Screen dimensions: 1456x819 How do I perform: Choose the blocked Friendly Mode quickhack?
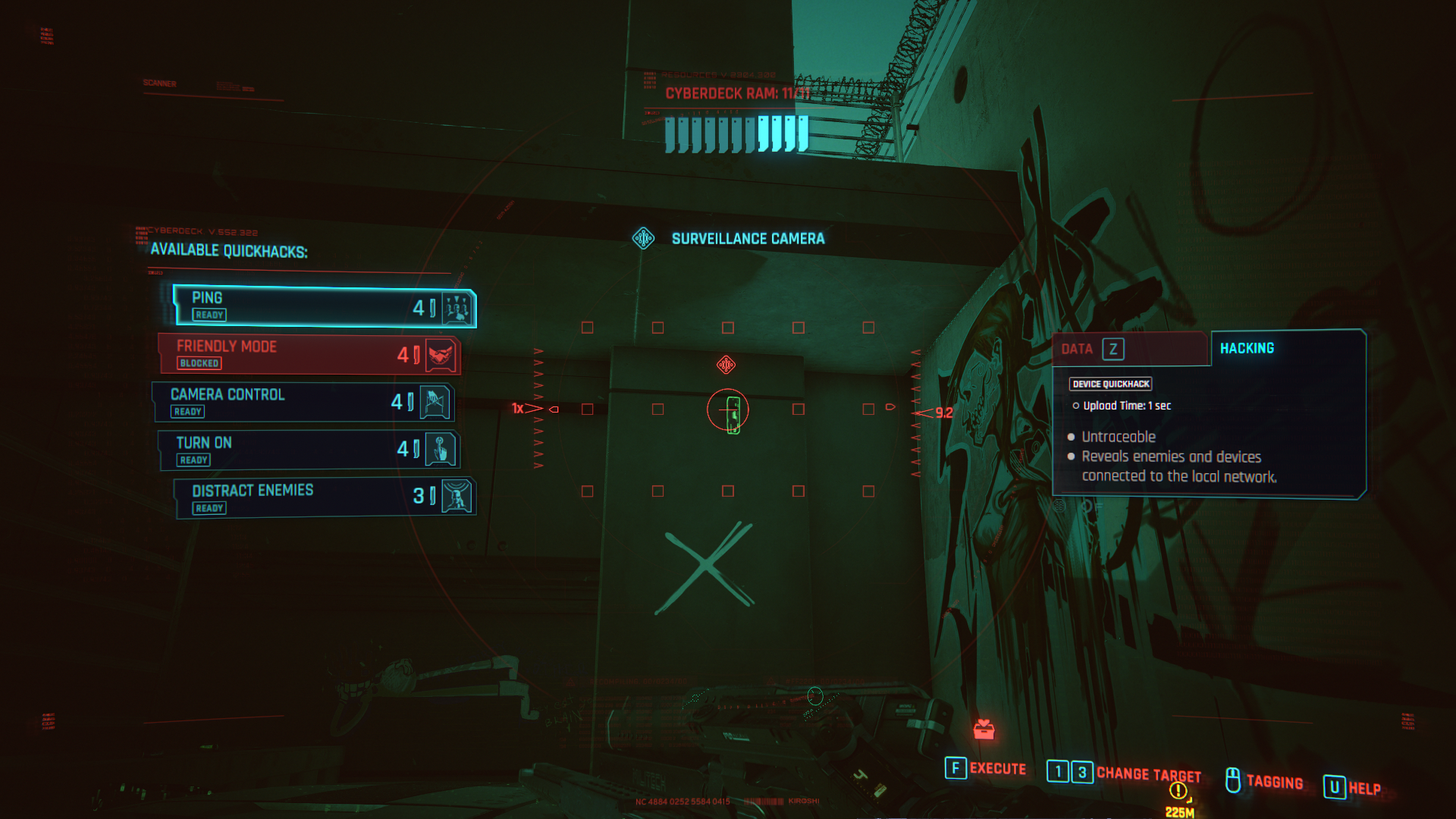click(x=309, y=354)
